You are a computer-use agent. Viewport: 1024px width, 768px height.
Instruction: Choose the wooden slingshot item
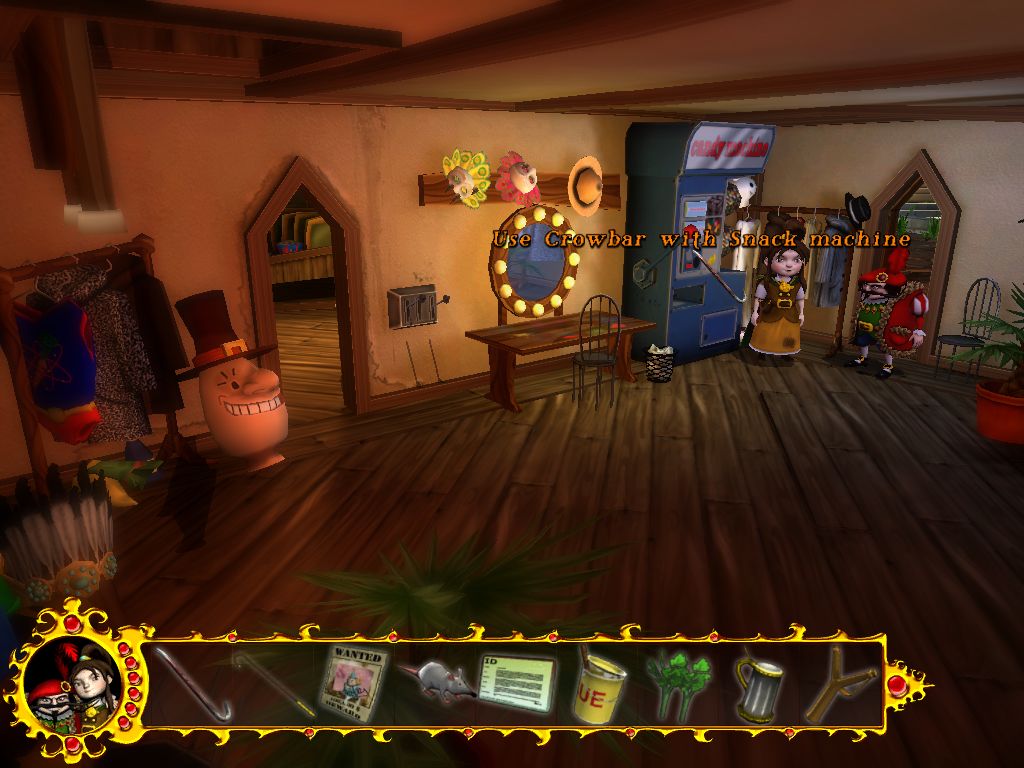coord(841,684)
